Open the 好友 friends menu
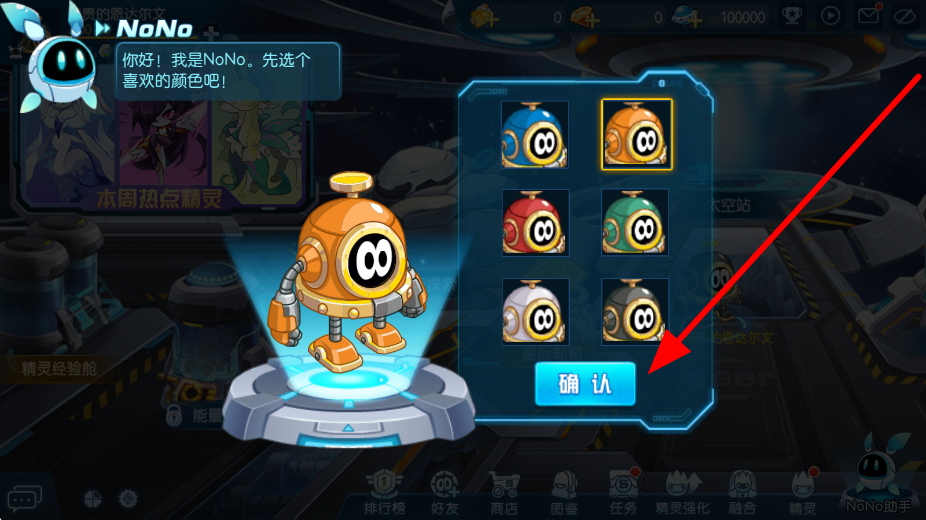 coord(446,492)
